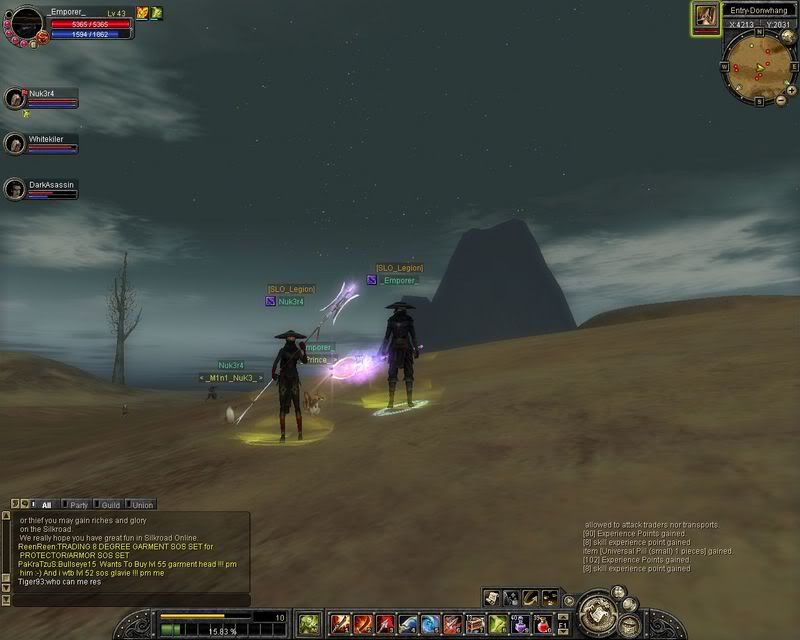Activate the green skill left of hotbar
Viewport: 800px width, 640px height.
(309, 624)
